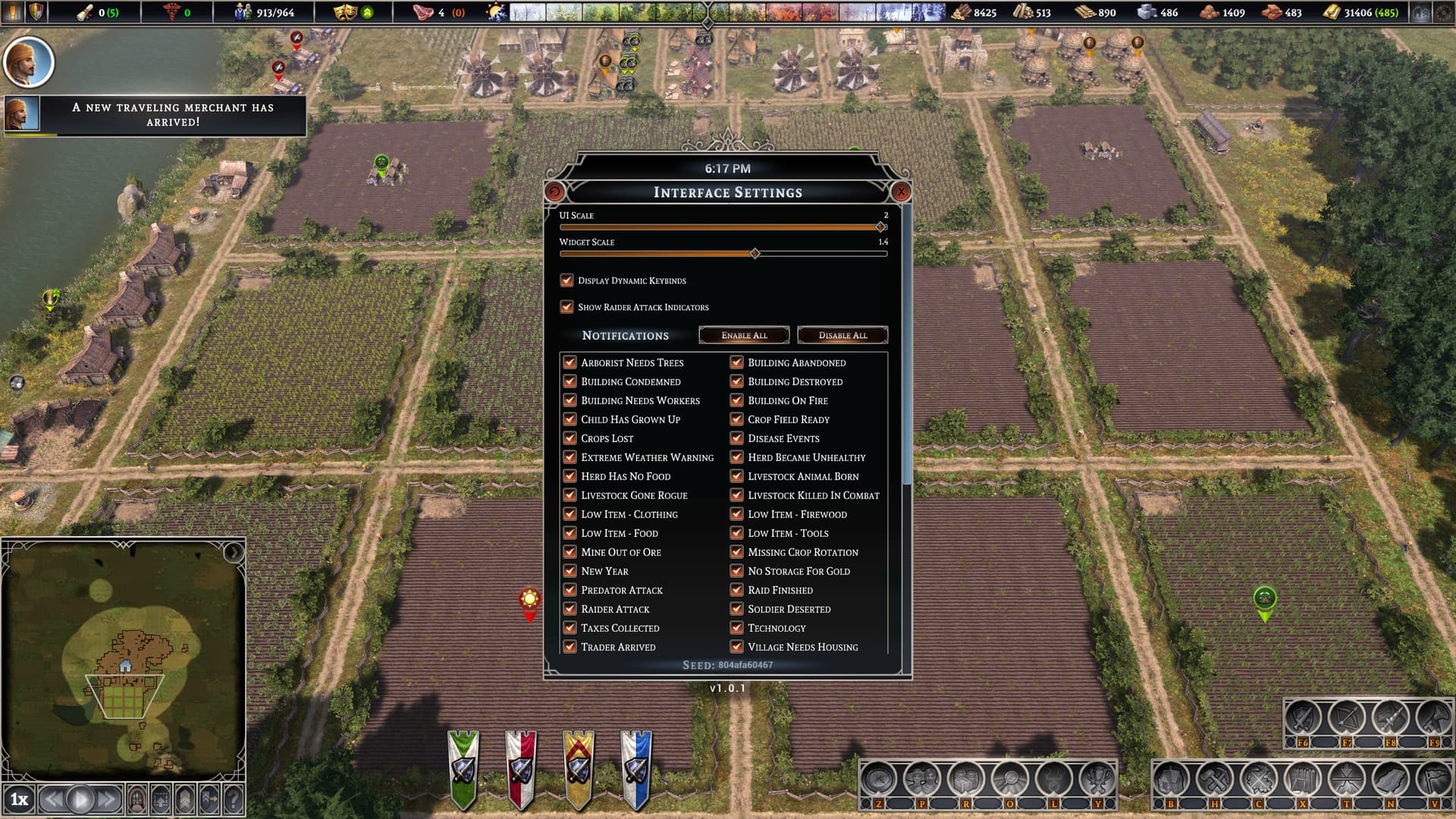Disable the Crops Lost notification
1456x819 pixels.
click(x=570, y=438)
